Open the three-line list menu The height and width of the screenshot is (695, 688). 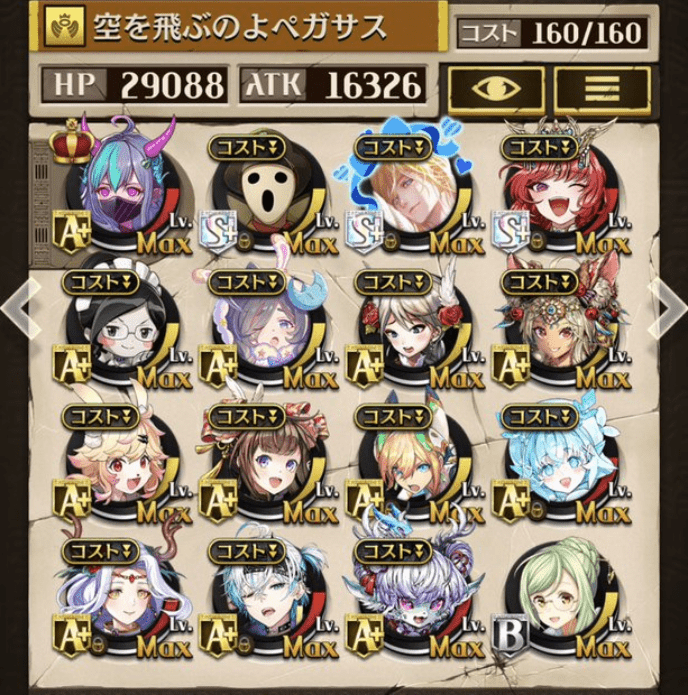point(601,87)
